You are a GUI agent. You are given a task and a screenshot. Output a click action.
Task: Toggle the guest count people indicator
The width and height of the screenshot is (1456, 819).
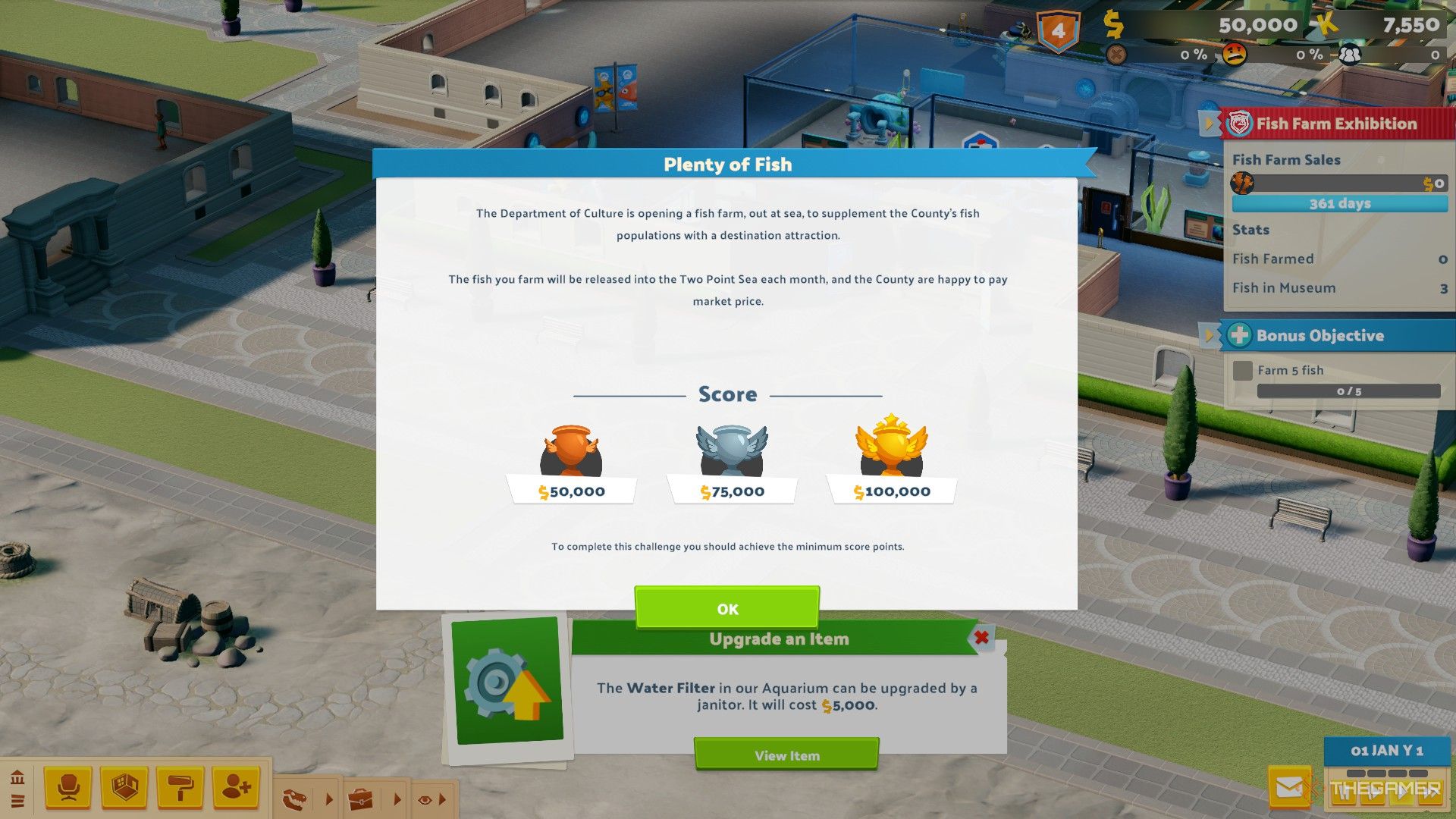(1349, 55)
